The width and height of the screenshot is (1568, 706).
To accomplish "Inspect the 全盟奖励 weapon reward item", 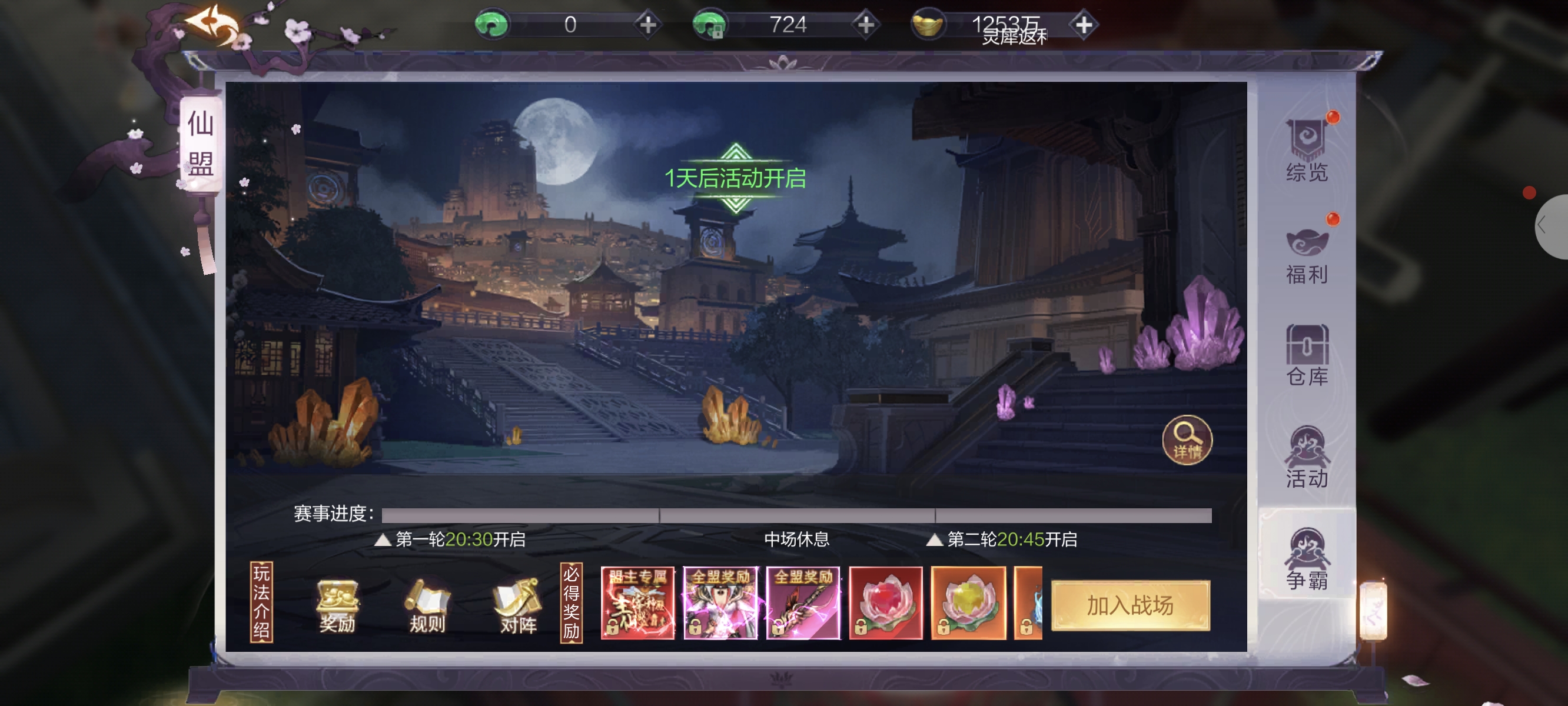I will 803,602.
